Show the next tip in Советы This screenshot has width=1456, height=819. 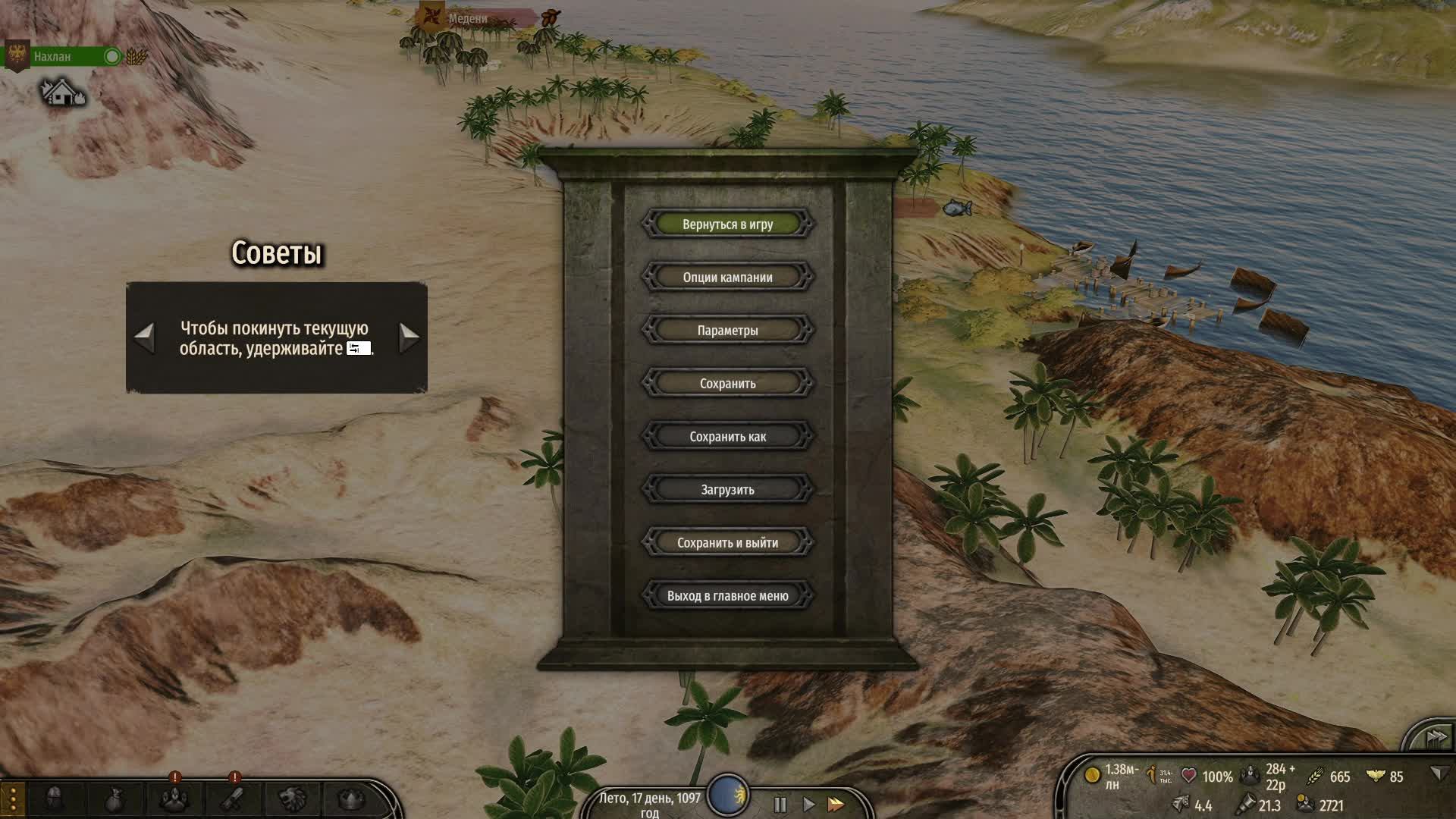pyautogui.click(x=409, y=337)
